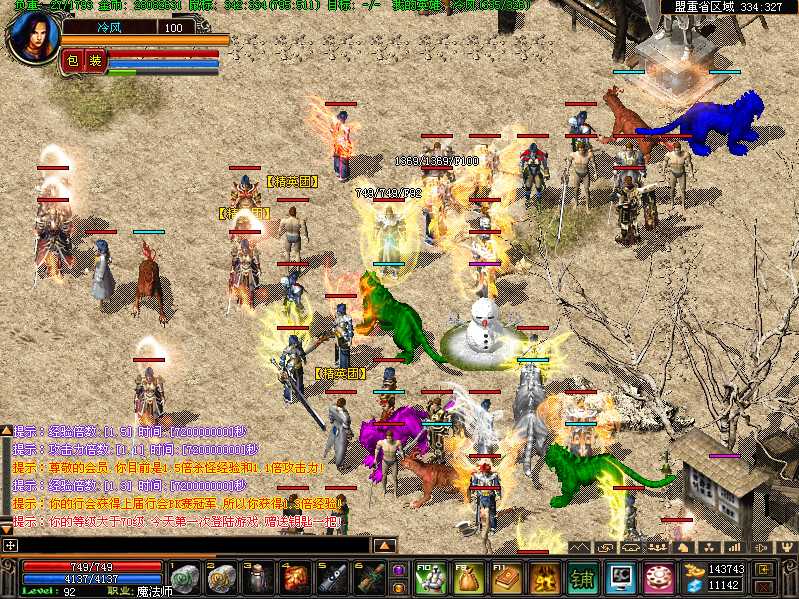
Task: Open hero equipment with the 装 button
Action: (x=95, y=61)
